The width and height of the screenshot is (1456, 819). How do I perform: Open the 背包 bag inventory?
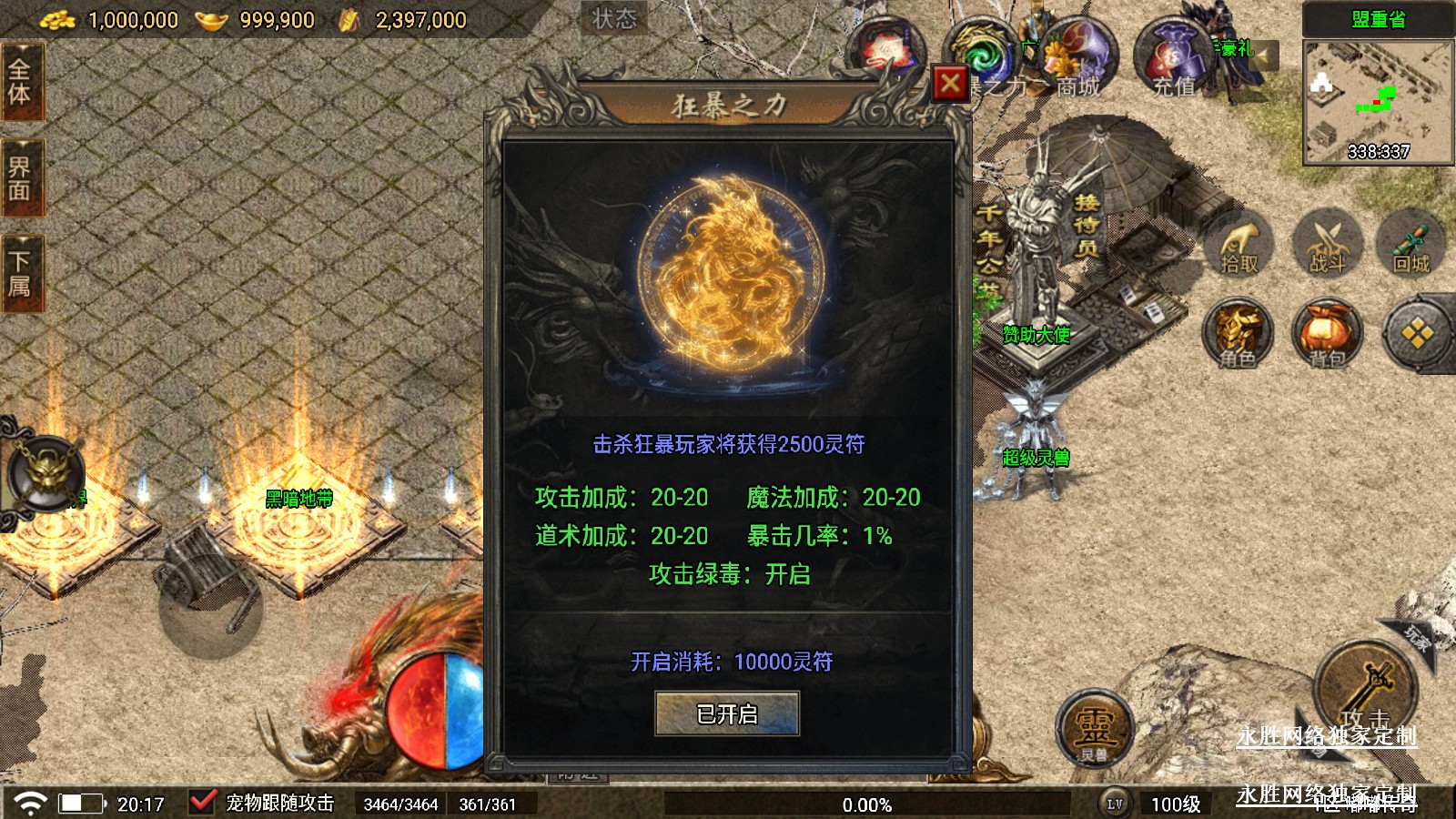1327,335
